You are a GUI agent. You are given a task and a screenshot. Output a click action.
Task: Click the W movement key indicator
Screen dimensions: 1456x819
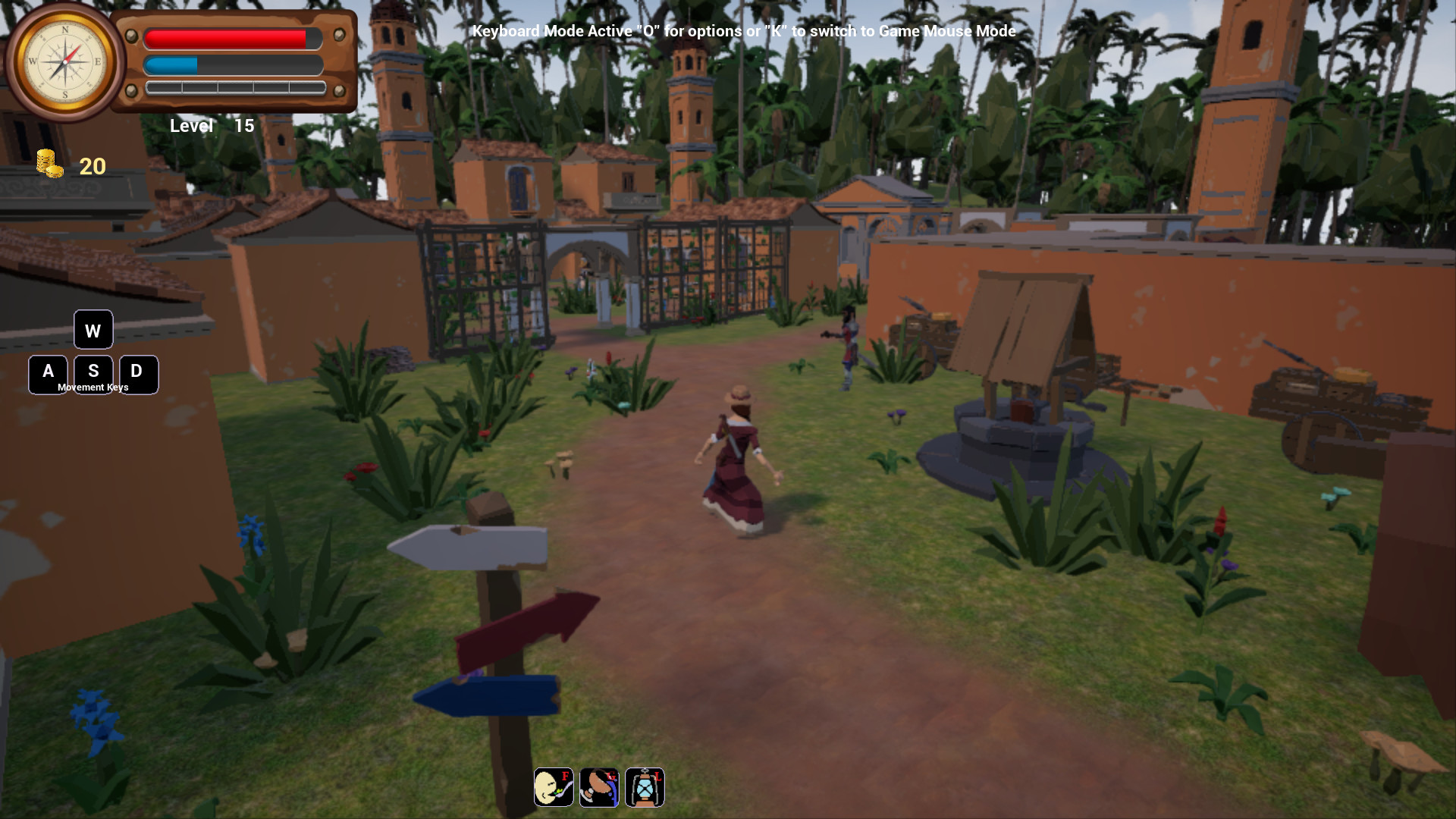(93, 330)
